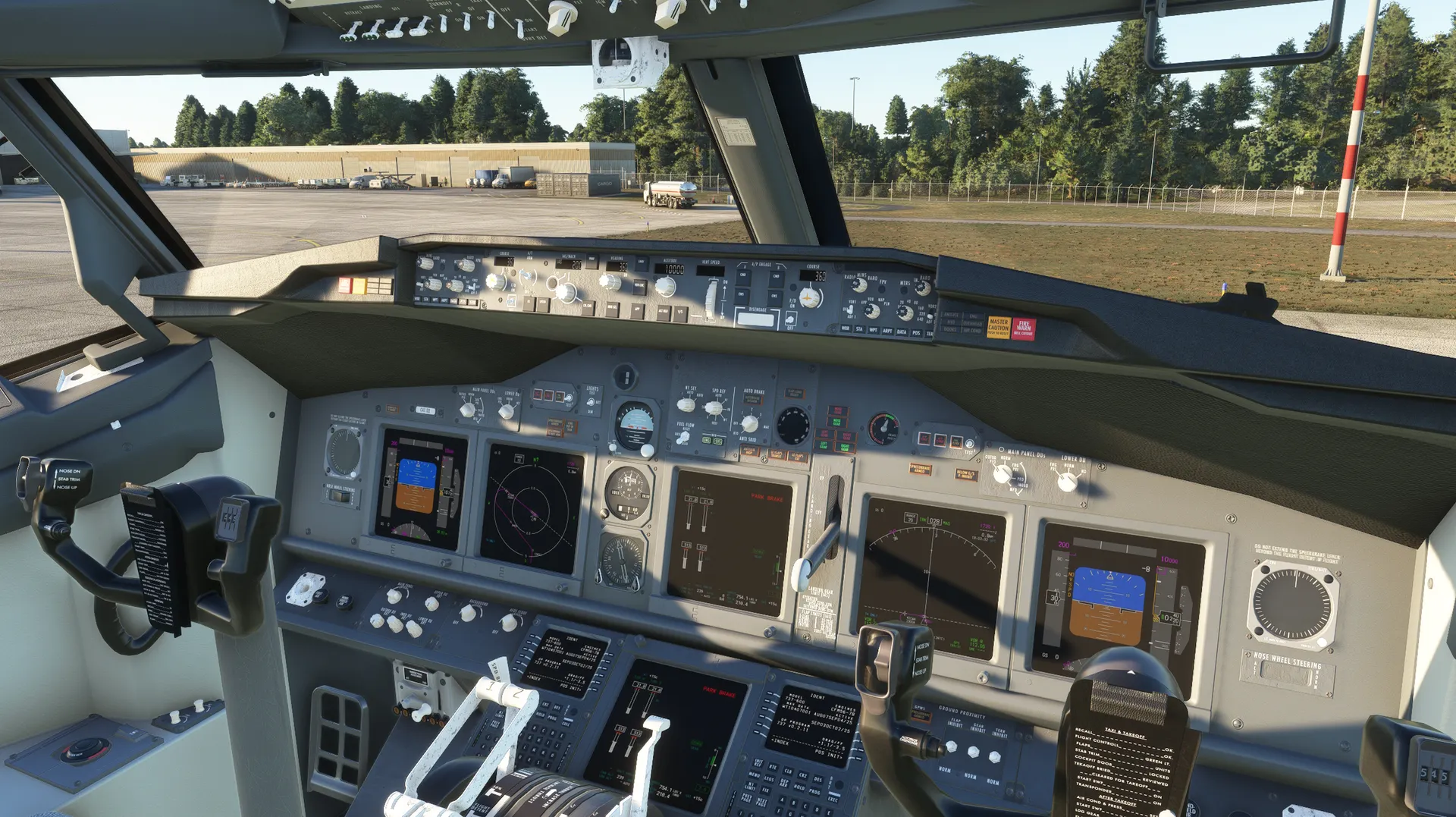Click the N1 SET knob
Image resolution: width=1456 pixels, height=817 pixels.
687,404
